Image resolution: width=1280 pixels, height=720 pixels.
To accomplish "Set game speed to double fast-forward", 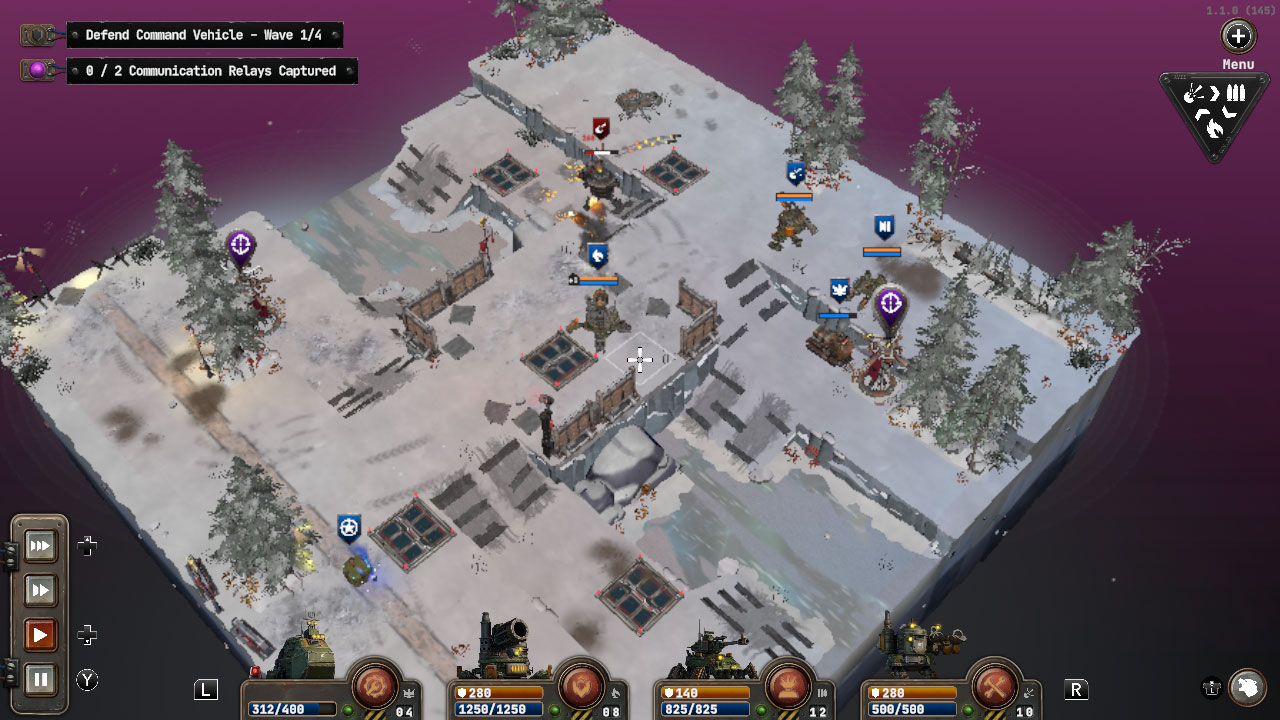I will pos(41,591).
